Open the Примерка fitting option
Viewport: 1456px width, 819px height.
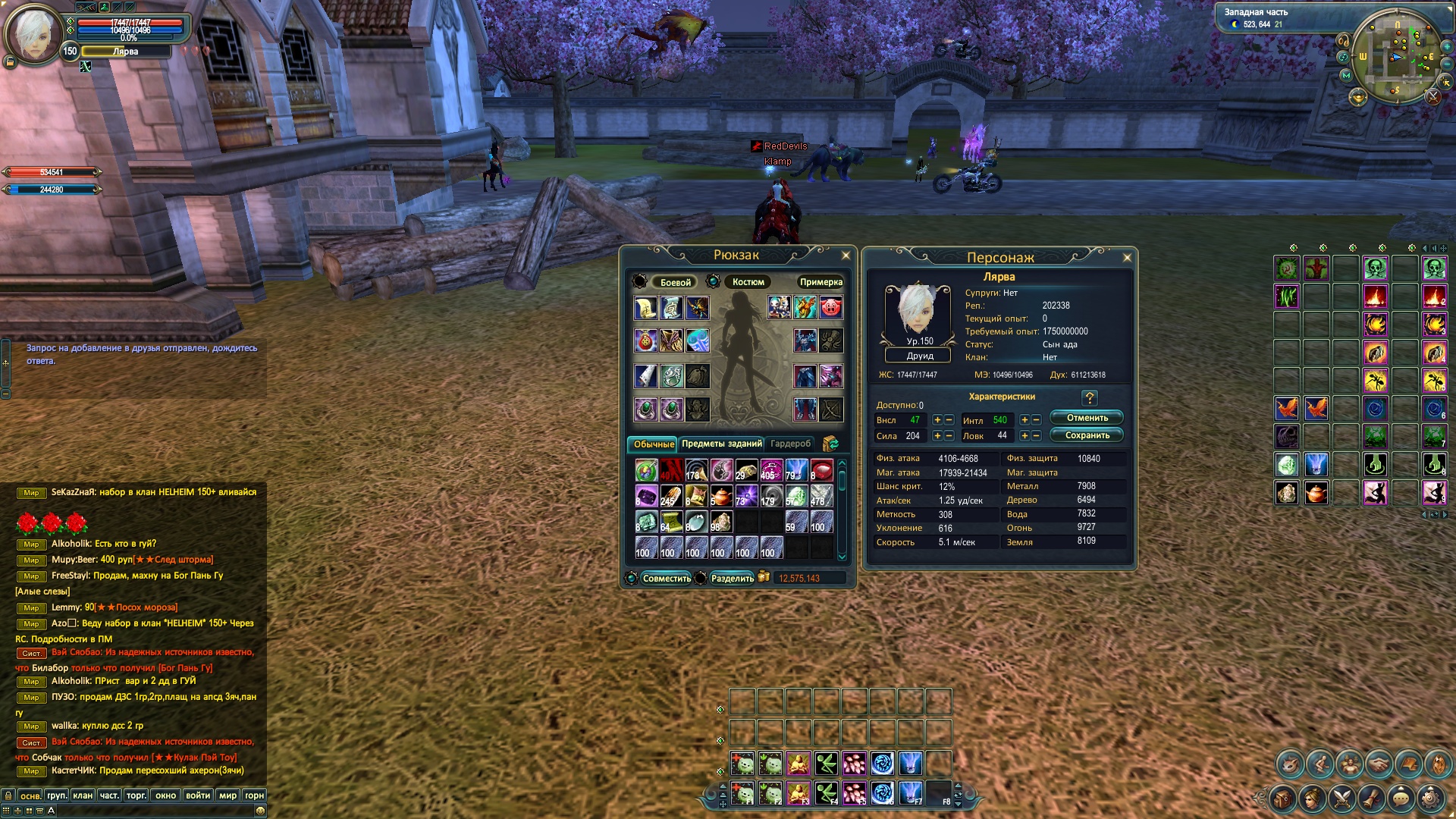821,282
